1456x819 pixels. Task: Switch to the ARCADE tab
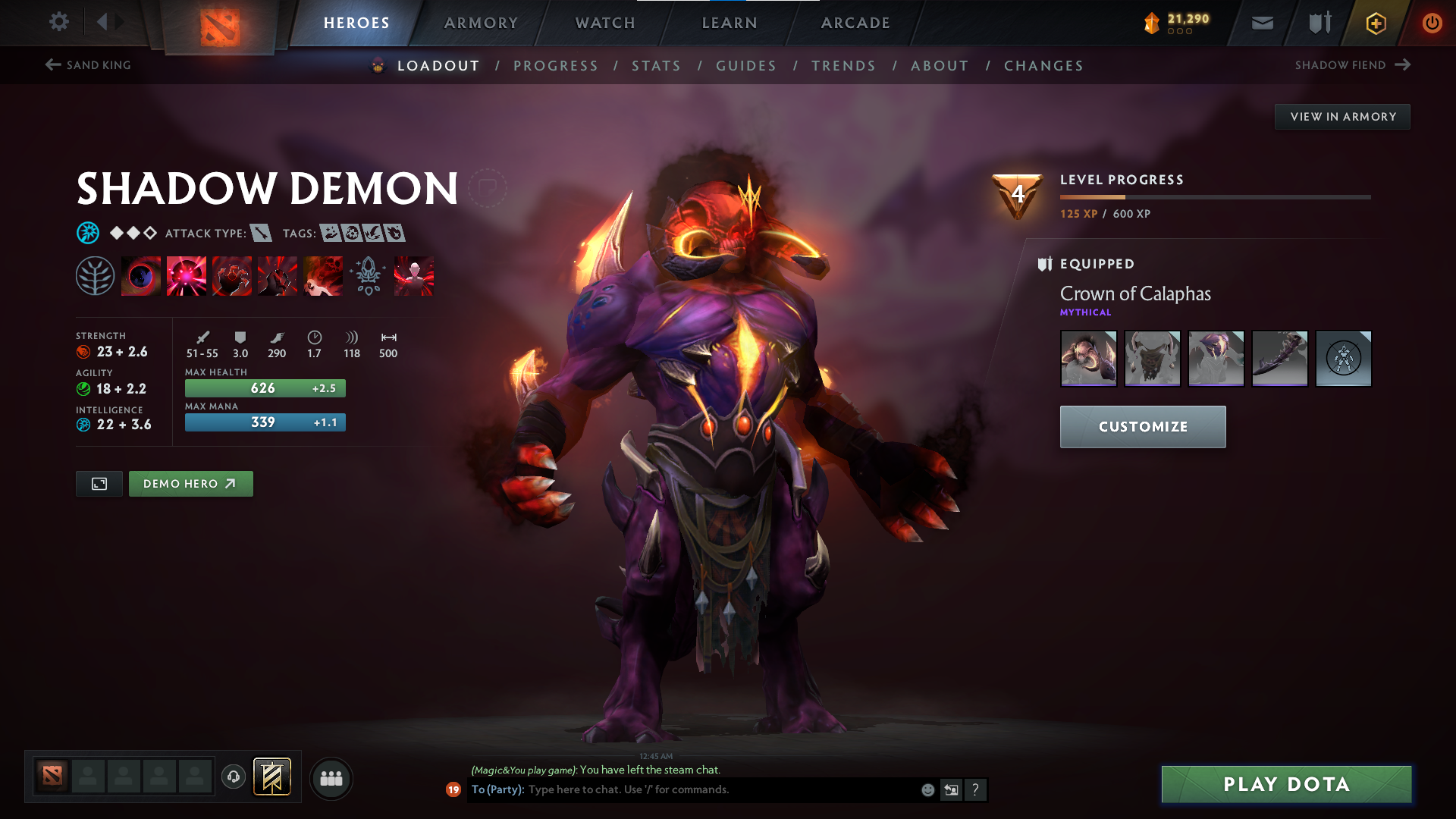pyautogui.click(x=855, y=23)
